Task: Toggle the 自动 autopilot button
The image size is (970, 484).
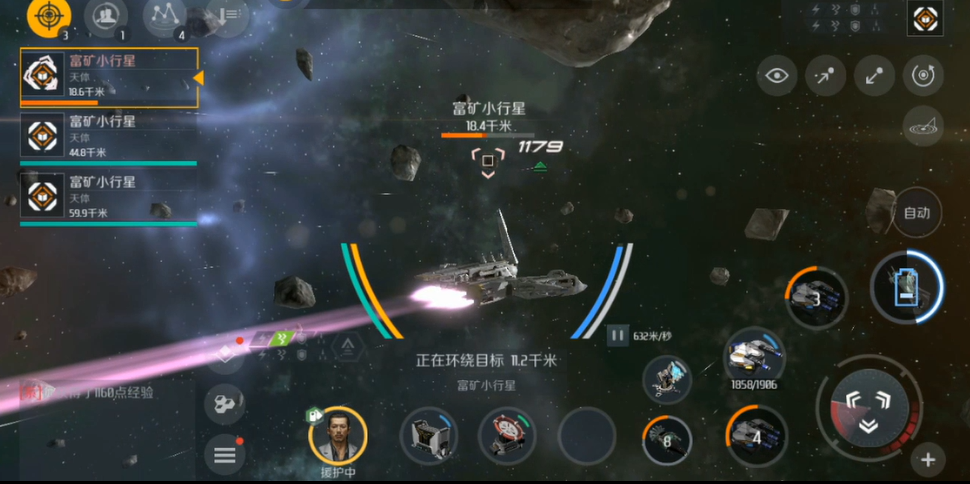Action: [x=916, y=212]
